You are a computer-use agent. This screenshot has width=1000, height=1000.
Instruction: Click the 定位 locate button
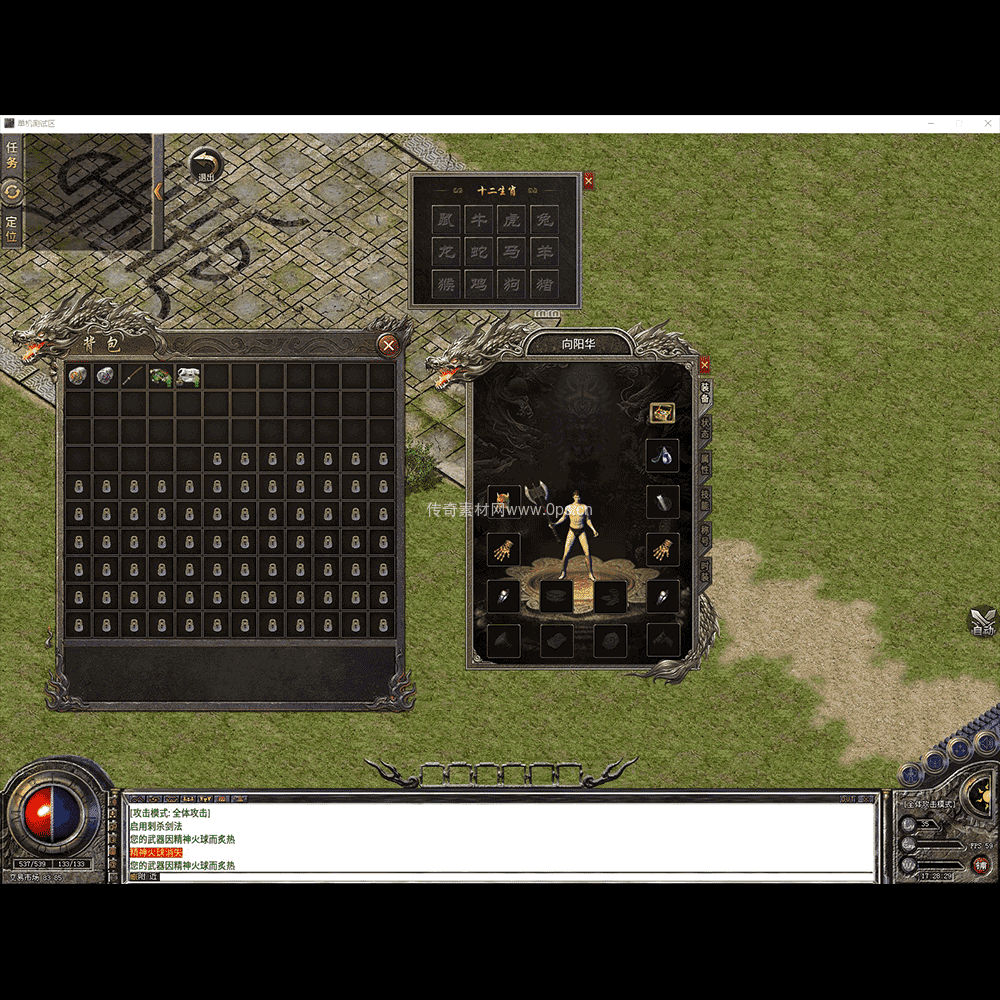(x=12, y=228)
